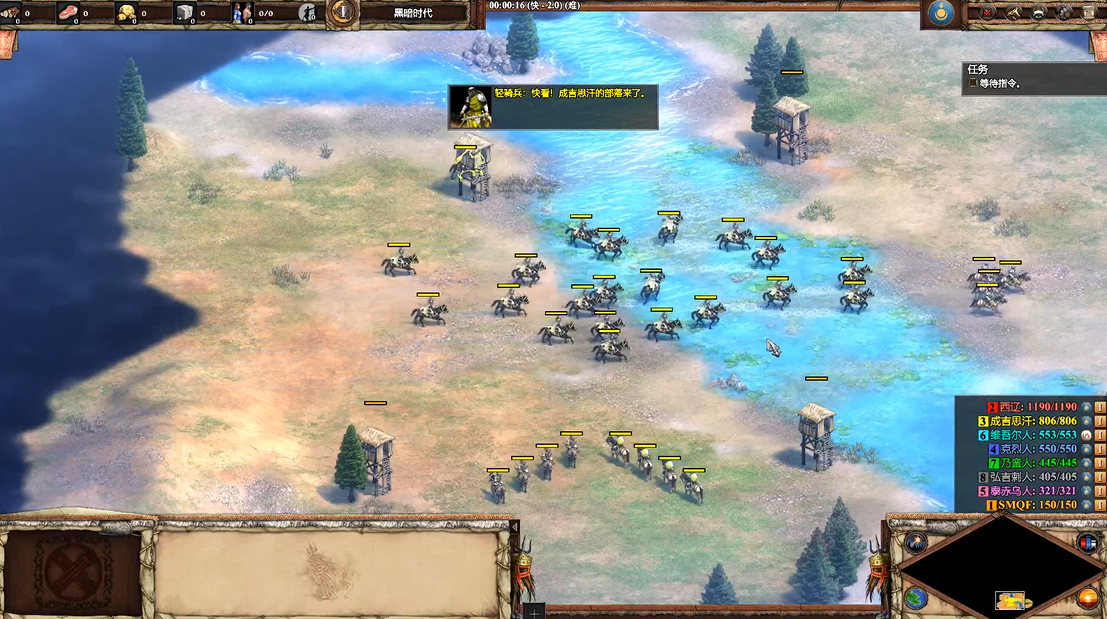
Task: Activate the minimap signal flare button
Action: 914,543
